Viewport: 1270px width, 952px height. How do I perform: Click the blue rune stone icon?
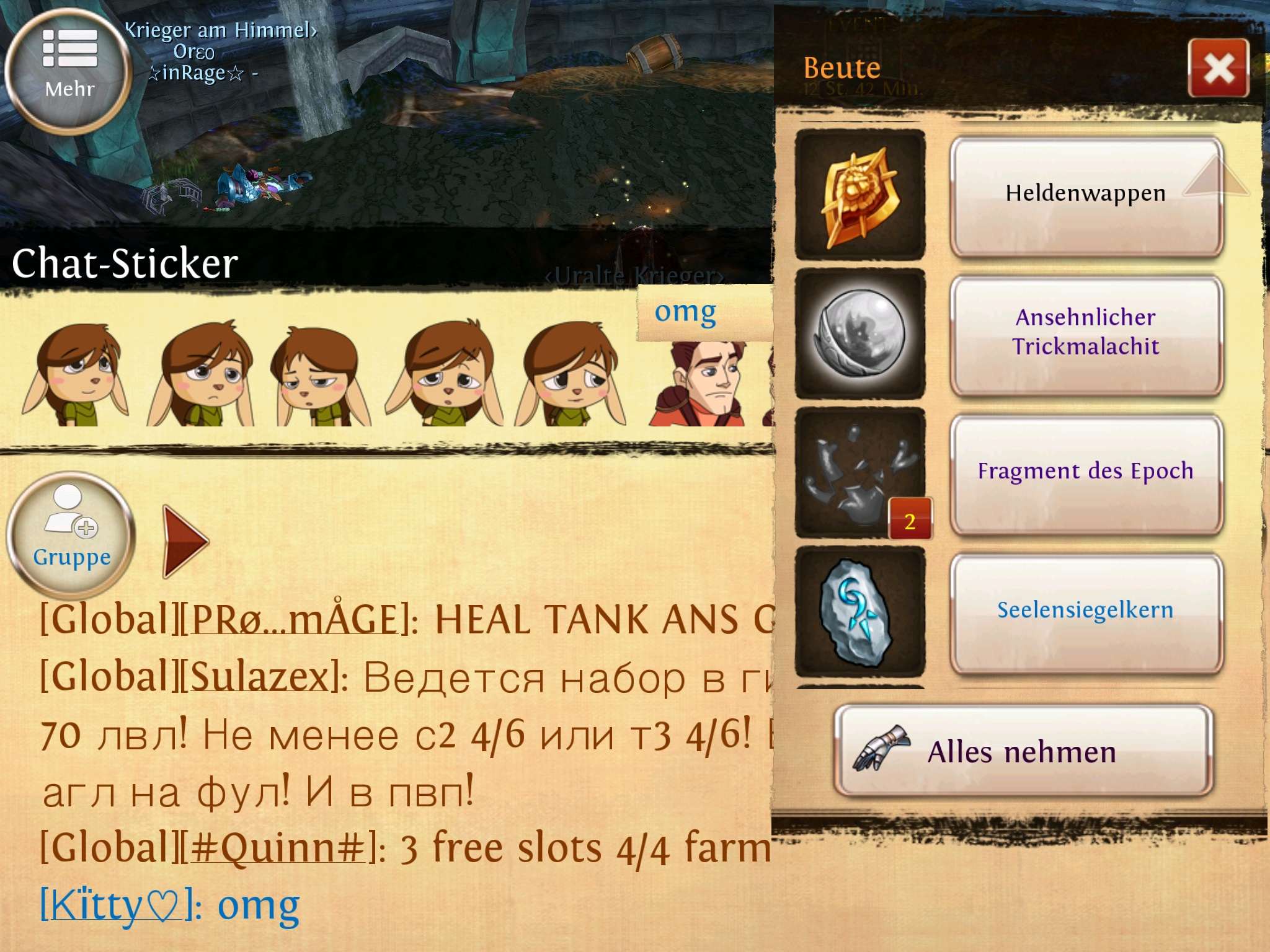pos(860,611)
